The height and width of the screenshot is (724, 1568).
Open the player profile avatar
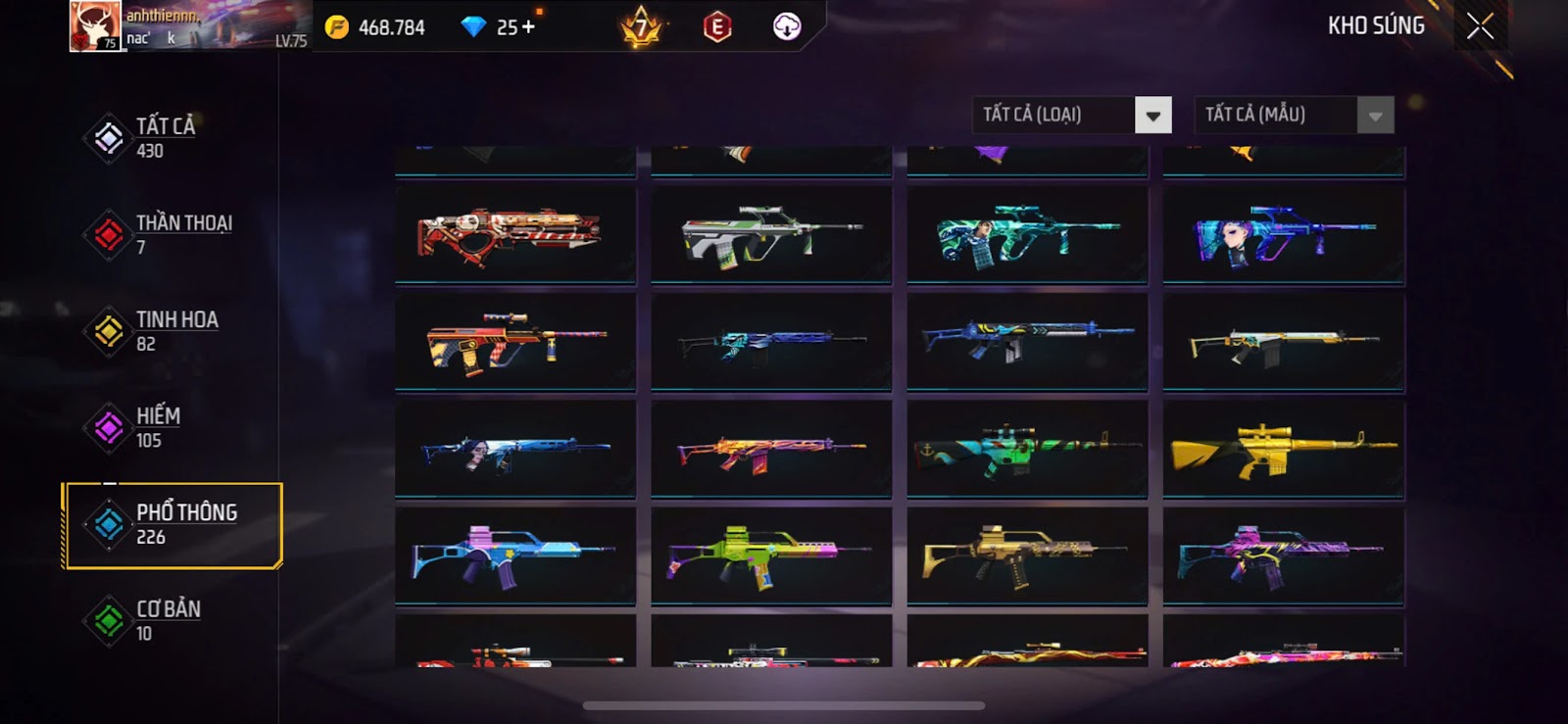point(95,26)
